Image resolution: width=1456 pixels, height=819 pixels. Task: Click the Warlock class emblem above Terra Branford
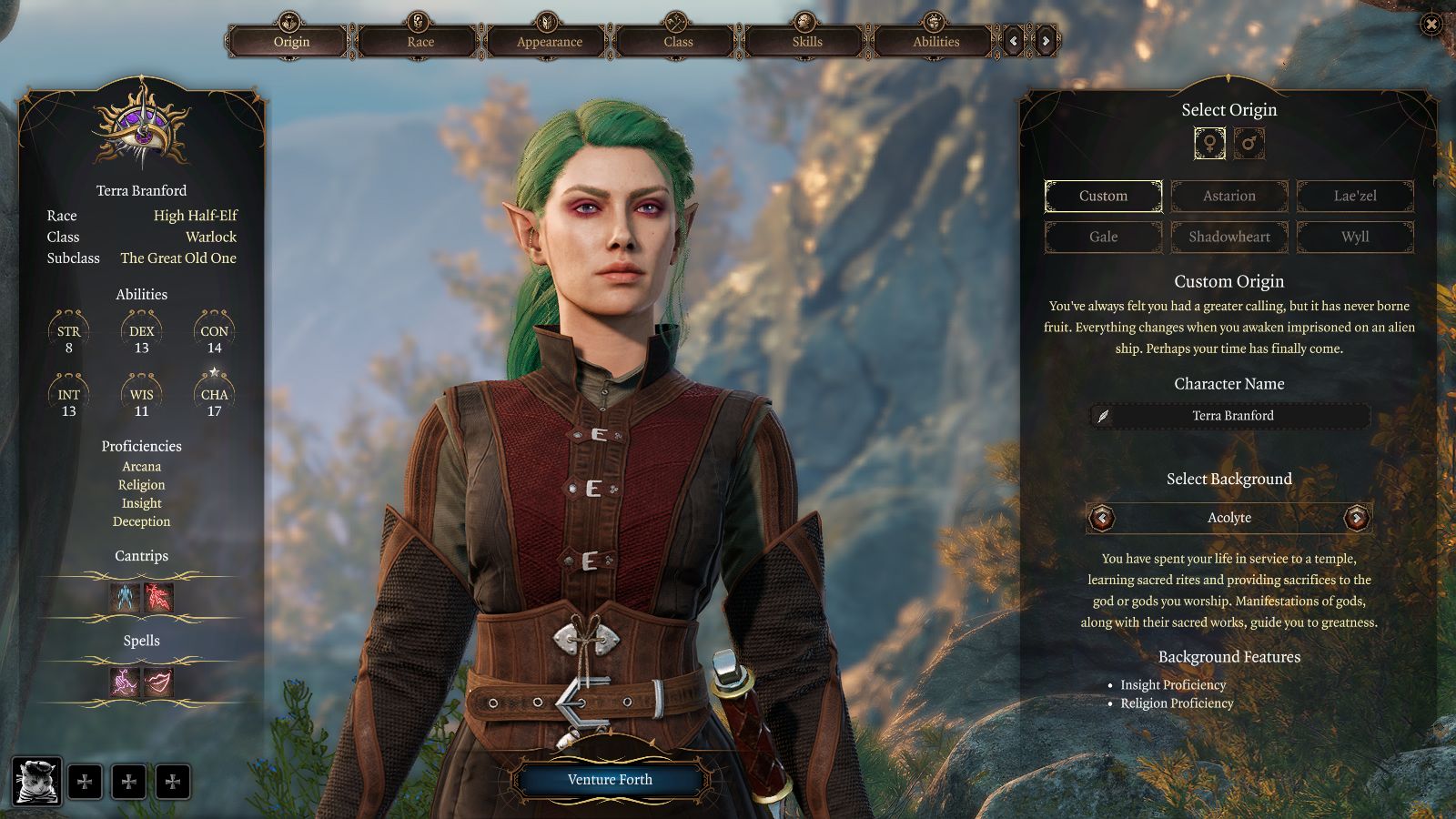pos(141,130)
